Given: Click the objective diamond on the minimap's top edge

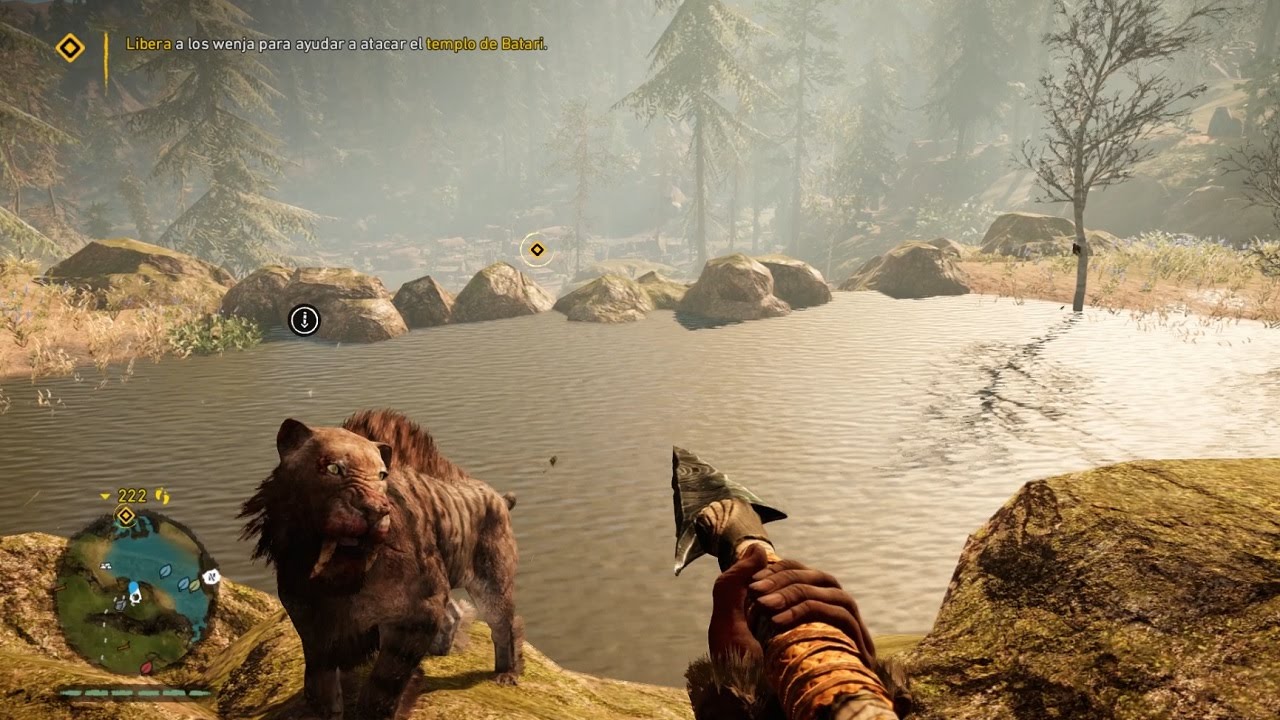Looking at the screenshot, I should (125, 516).
